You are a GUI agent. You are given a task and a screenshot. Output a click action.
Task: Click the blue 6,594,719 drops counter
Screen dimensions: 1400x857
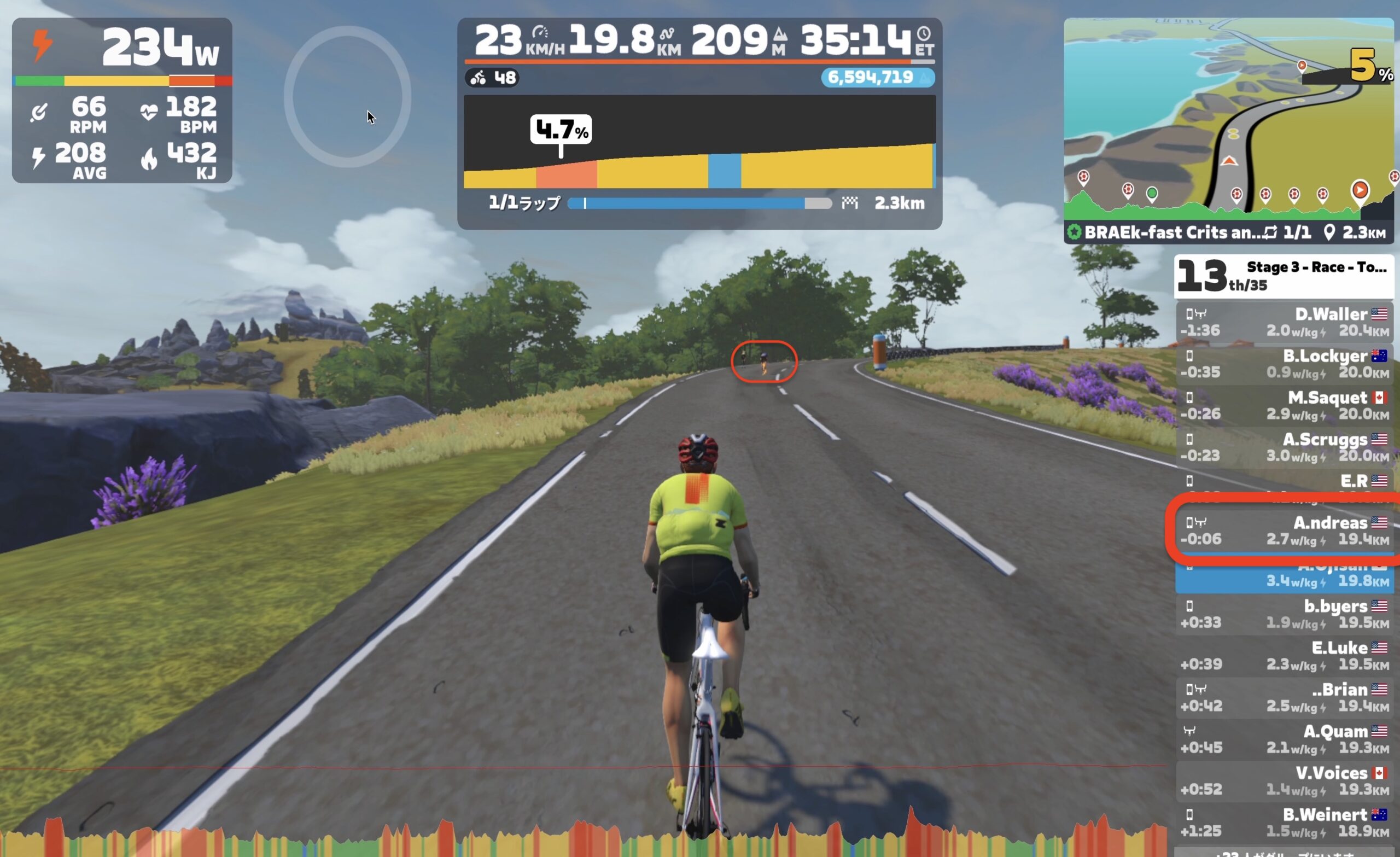coord(877,77)
